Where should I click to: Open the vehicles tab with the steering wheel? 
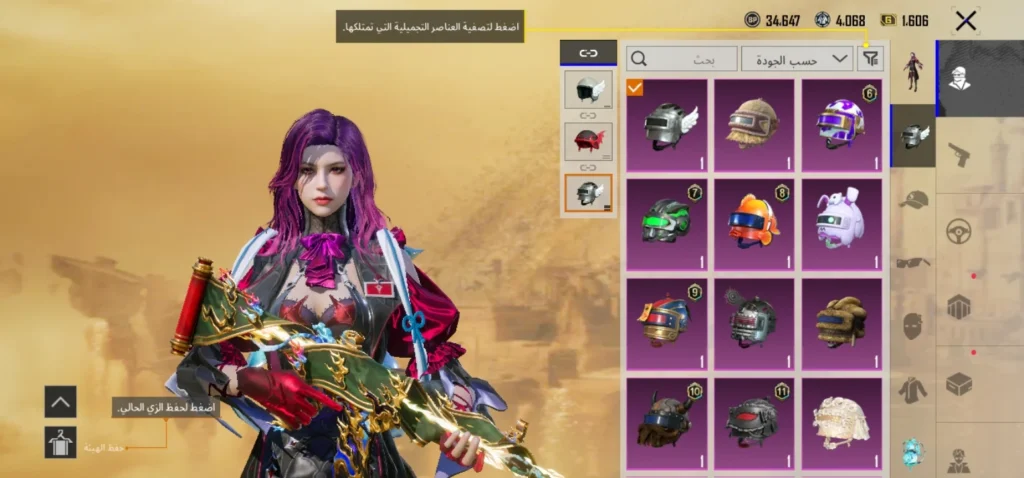pos(961,232)
